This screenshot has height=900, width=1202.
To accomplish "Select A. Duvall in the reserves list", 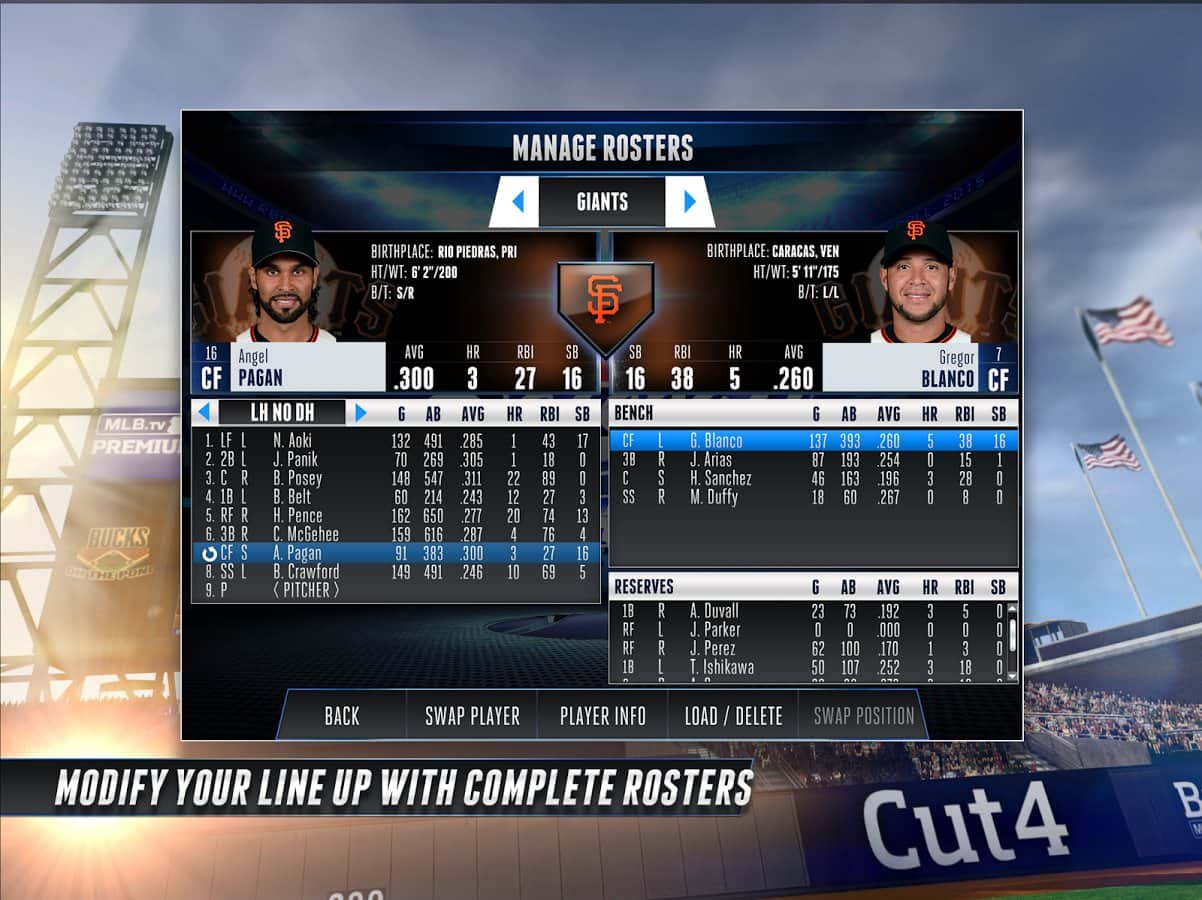I will pyautogui.click(x=810, y=611).
